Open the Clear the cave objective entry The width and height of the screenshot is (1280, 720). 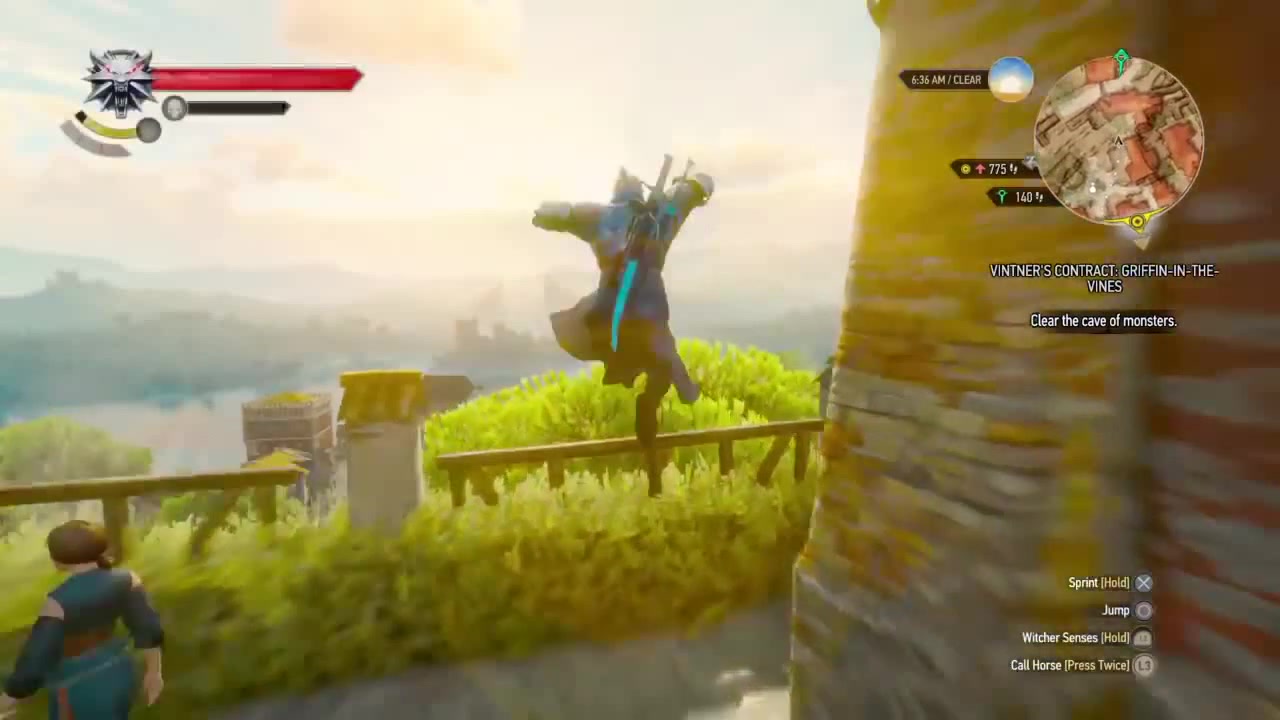[x=1104, y=321]
